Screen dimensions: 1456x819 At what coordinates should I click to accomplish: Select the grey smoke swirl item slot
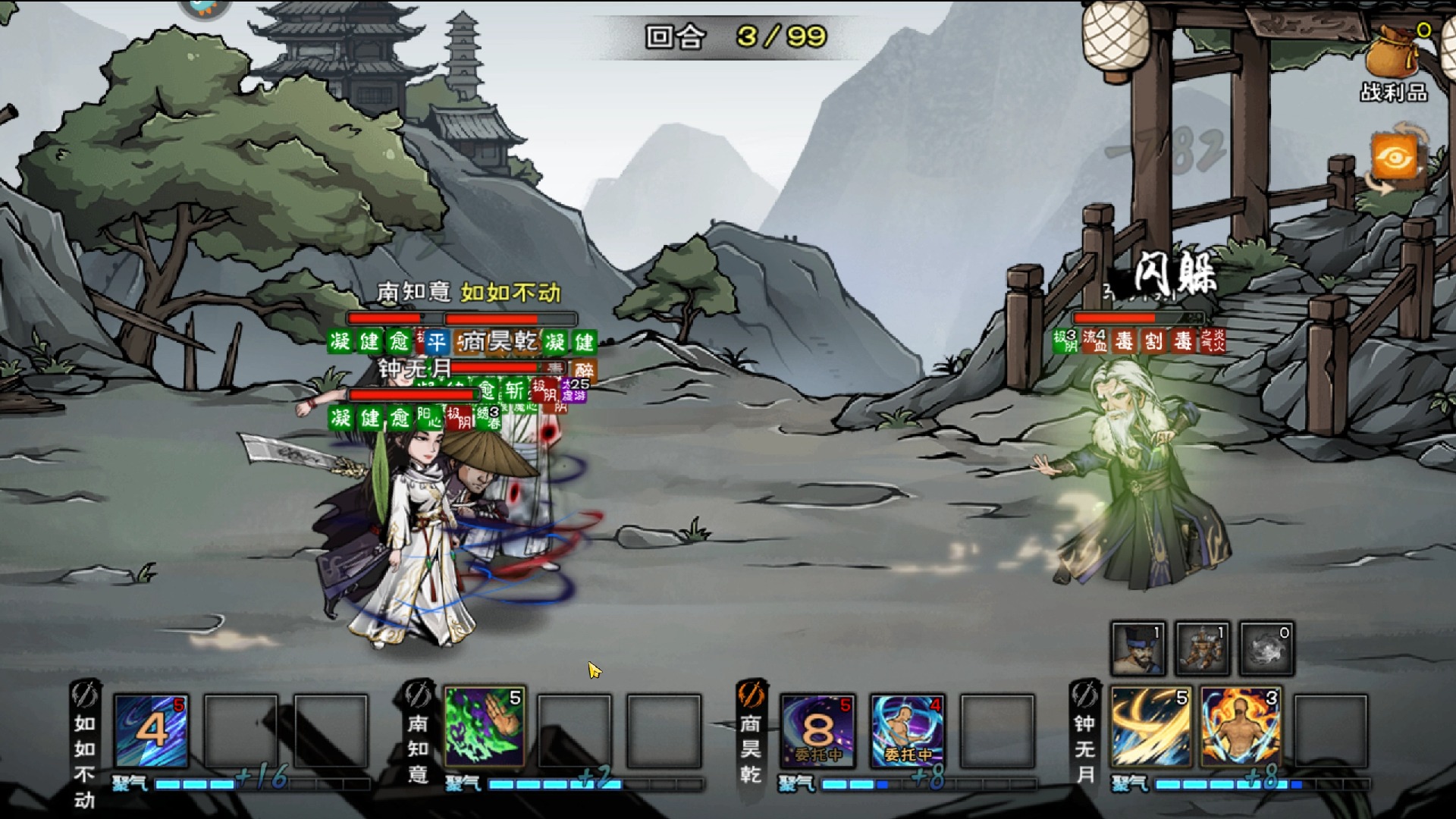pos(1266,648)
